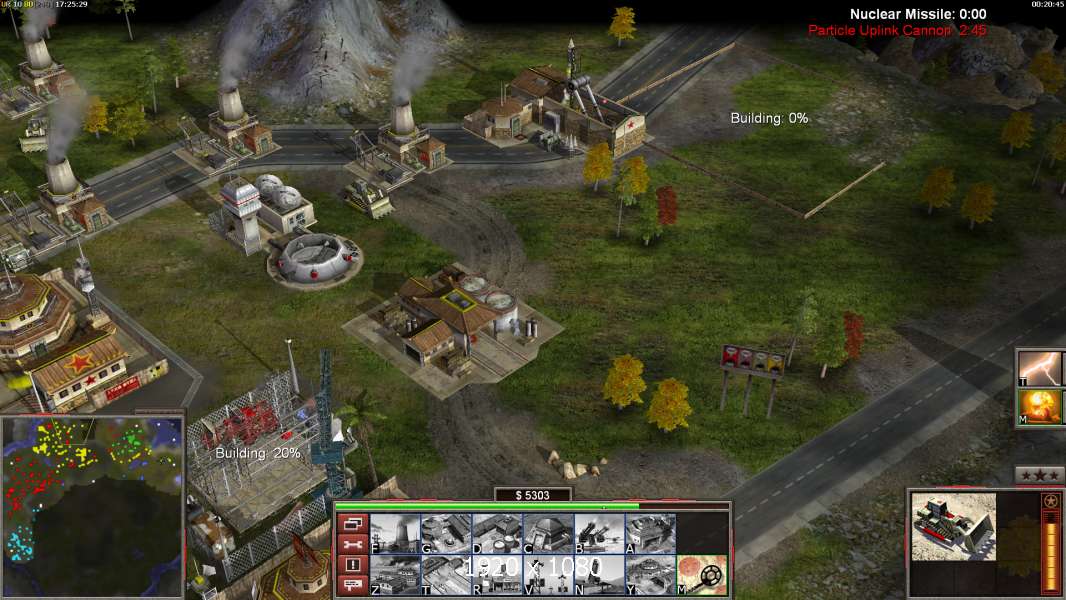Select the Command Center build icon (Y)
The image size is (1066, 600).
point(650,575)
